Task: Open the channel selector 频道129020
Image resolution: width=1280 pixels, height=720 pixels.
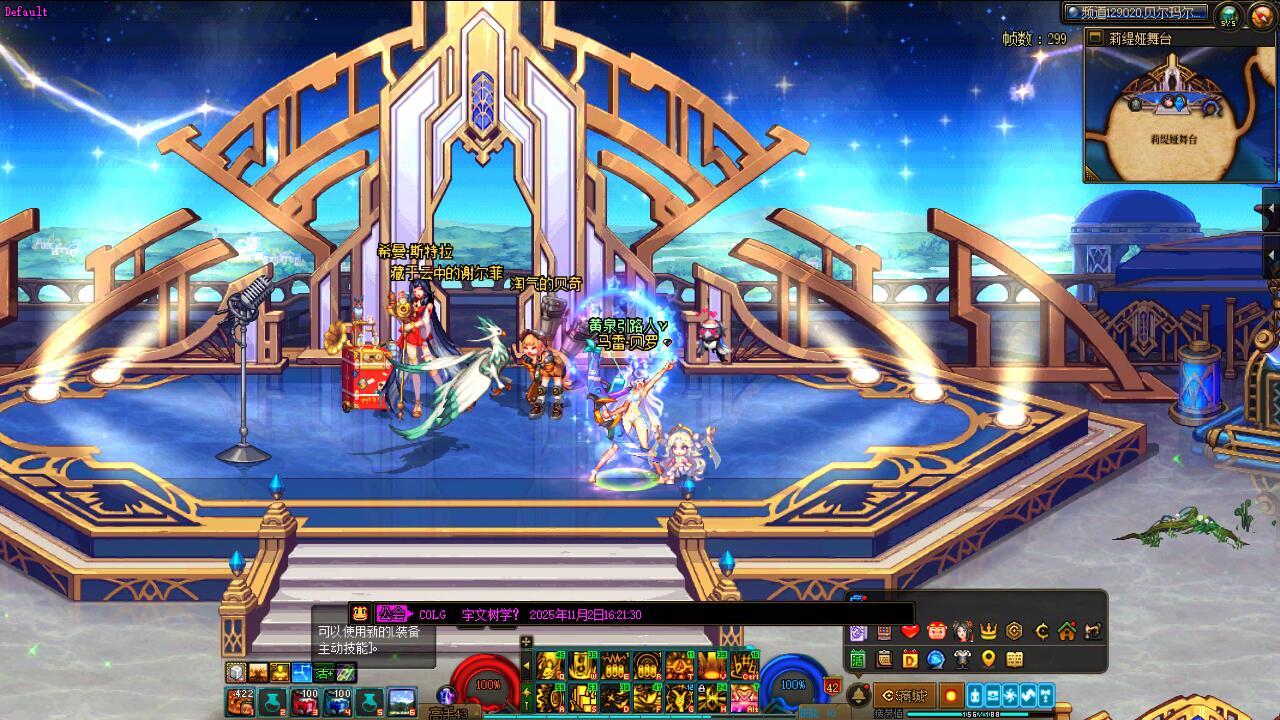Action: pos(1135,13)
